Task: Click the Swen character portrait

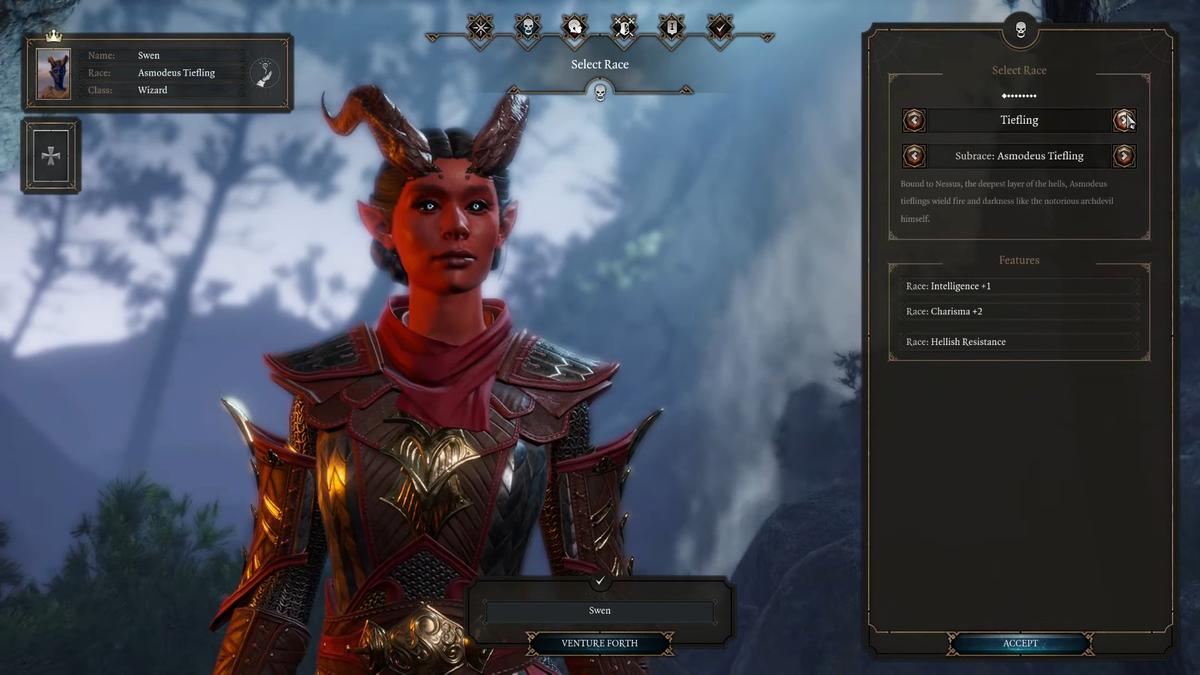Action: tap(54, 73)
